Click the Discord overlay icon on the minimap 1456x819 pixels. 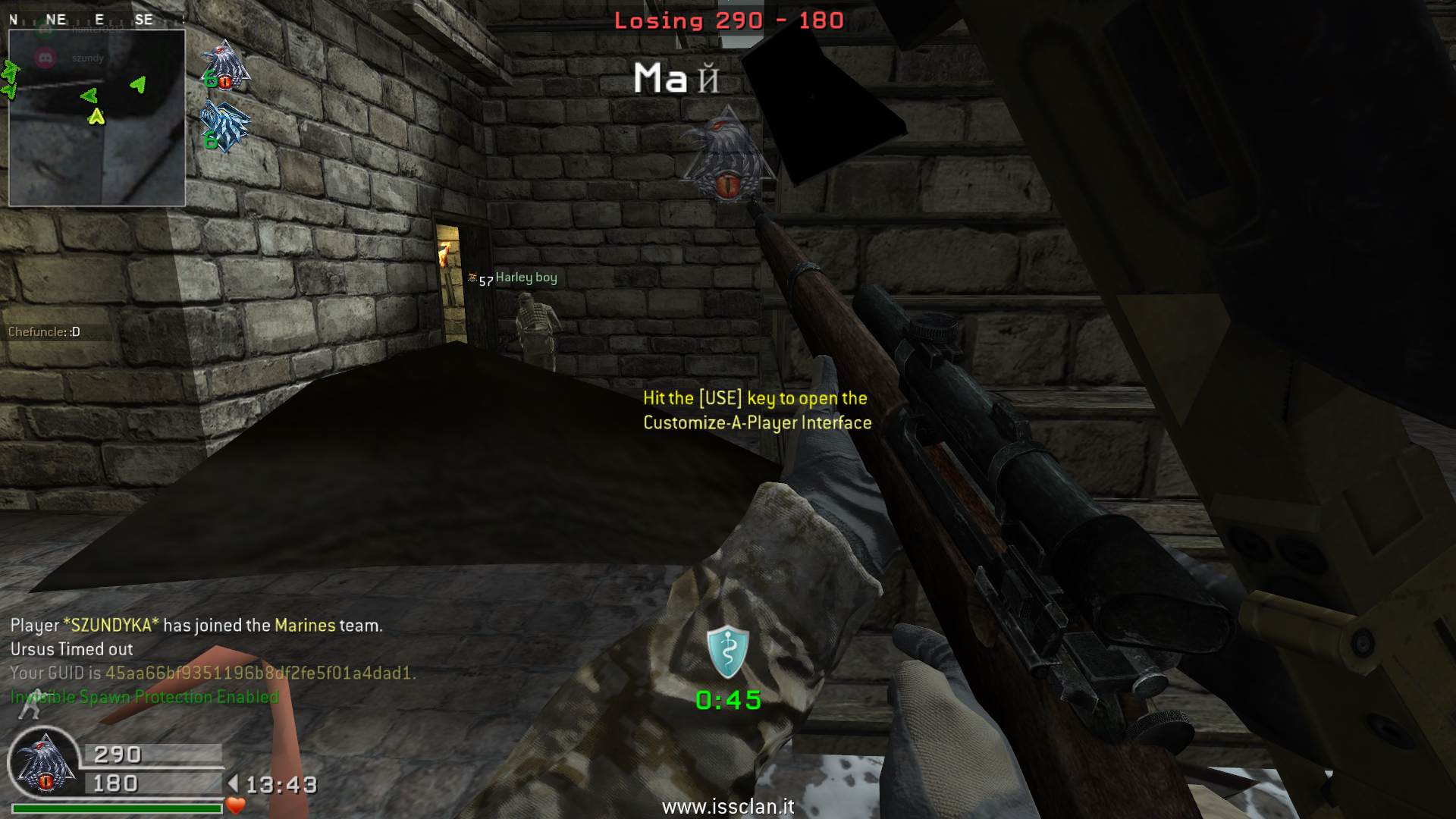tap(45, 58)
